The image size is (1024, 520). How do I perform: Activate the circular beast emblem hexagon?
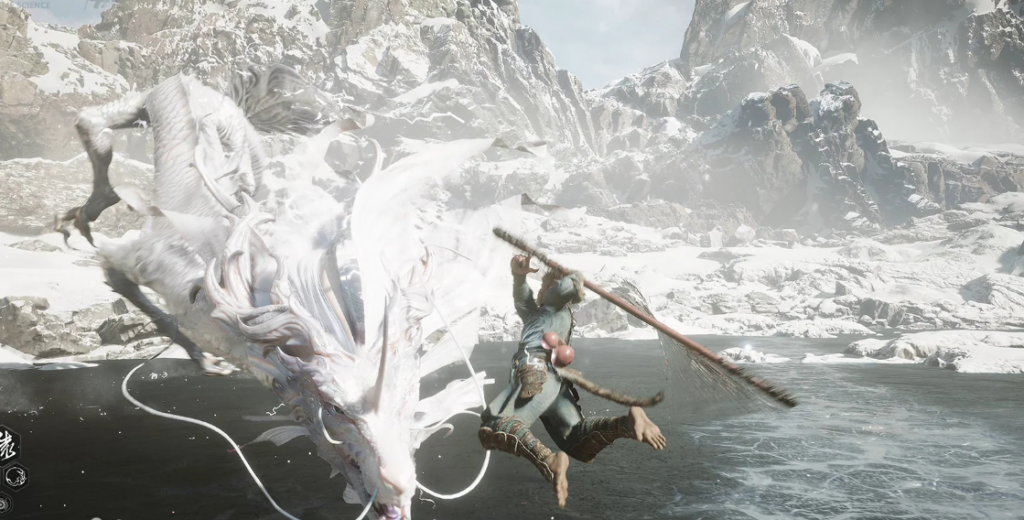coord(16,477)
